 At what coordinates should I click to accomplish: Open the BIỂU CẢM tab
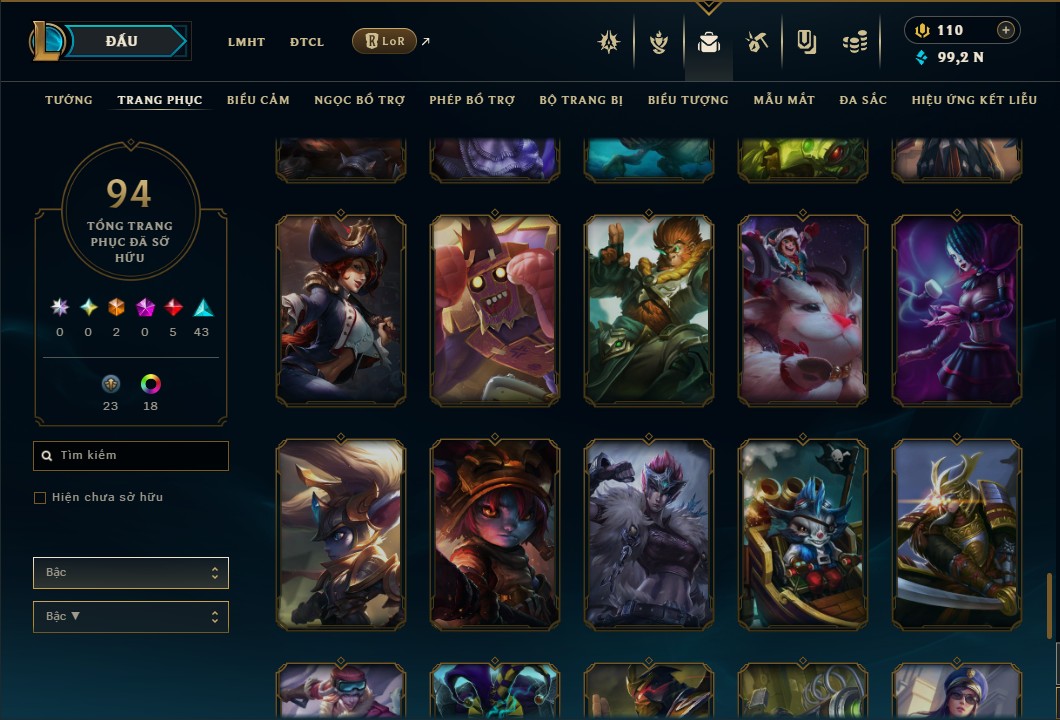(x=258, y=100)
